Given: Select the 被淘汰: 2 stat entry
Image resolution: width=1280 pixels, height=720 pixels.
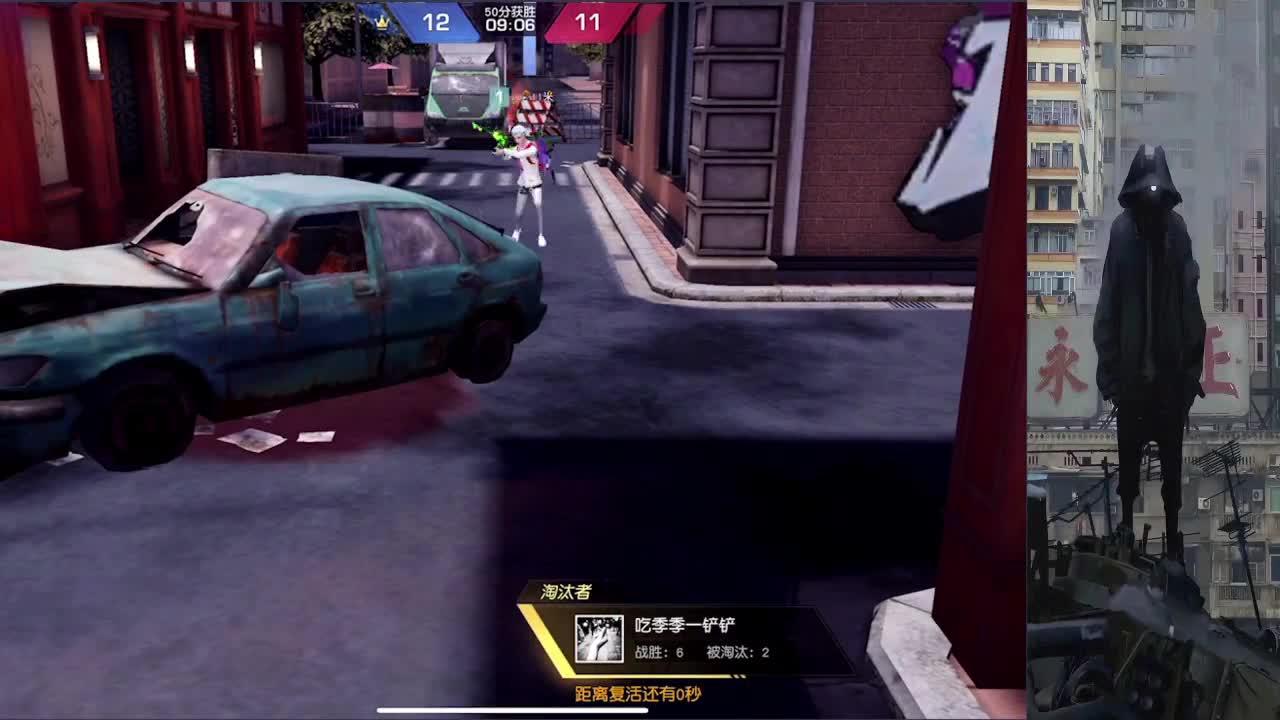Looking at the screenshot, I should pos(737,651).
